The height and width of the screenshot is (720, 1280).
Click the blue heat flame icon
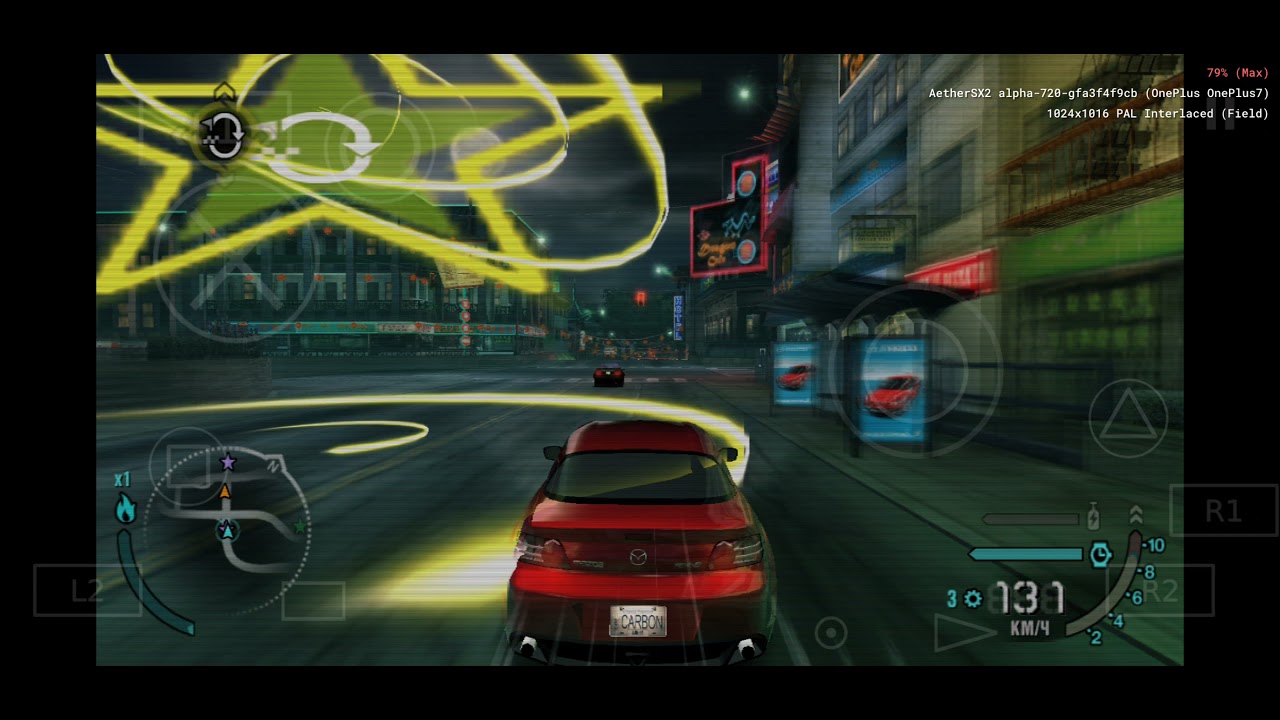(125, 509)
